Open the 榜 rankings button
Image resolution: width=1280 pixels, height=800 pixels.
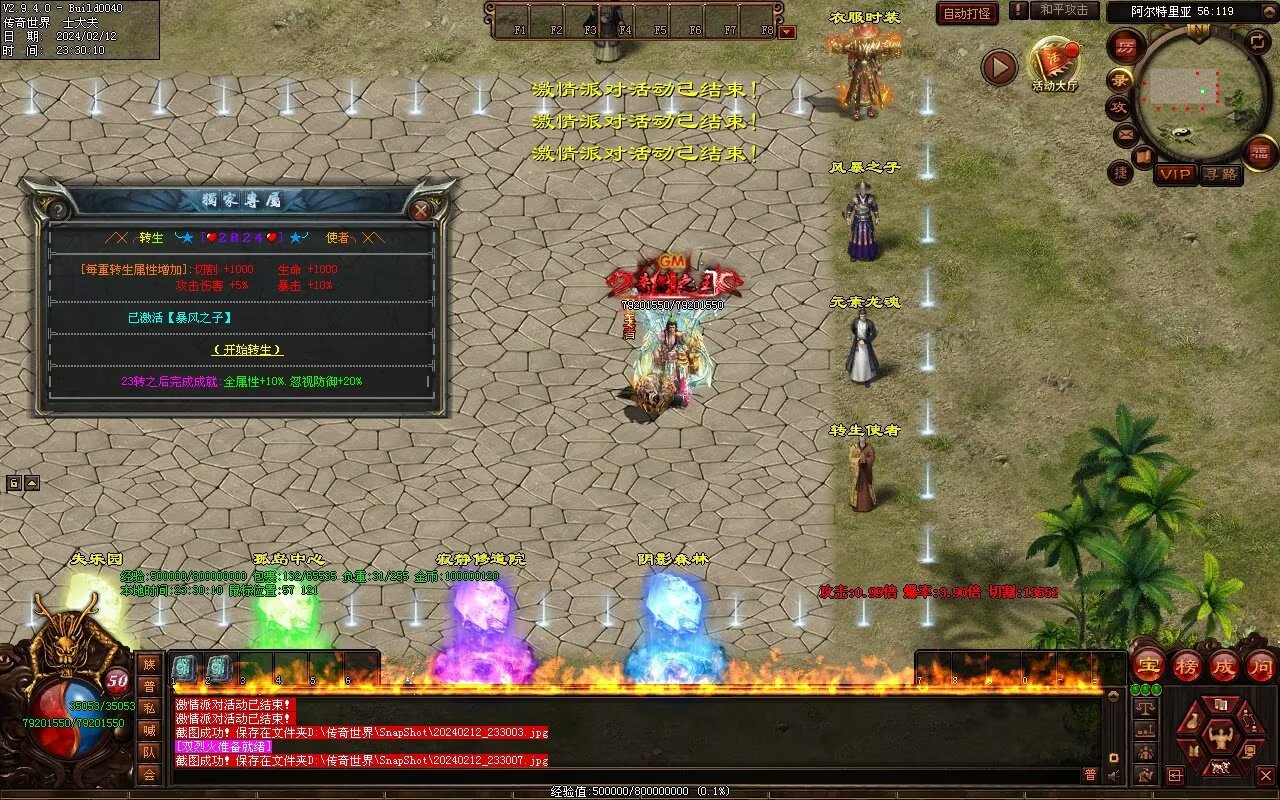pos(1187,665)
